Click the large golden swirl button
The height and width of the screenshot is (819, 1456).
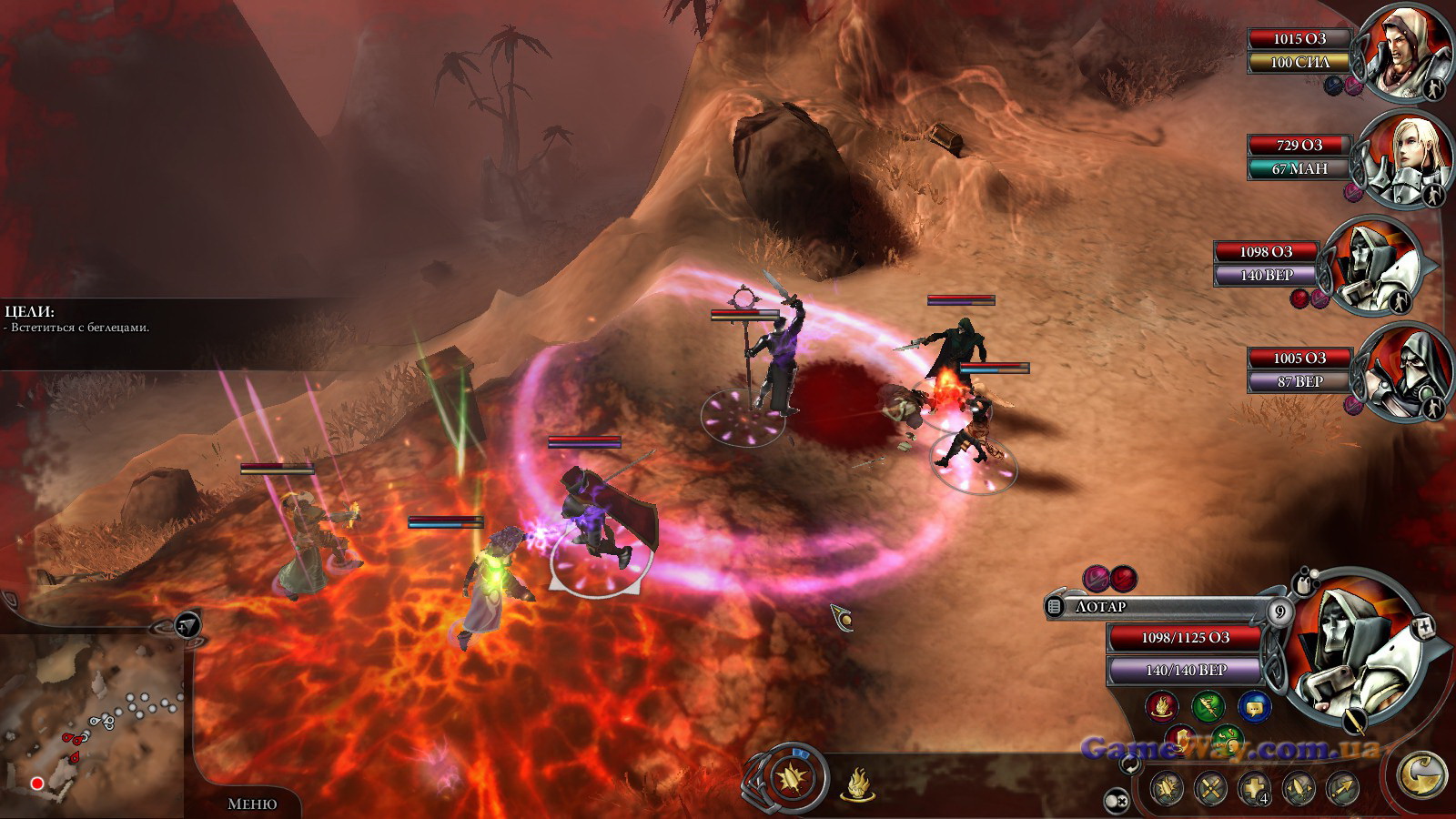point(1422,774)
